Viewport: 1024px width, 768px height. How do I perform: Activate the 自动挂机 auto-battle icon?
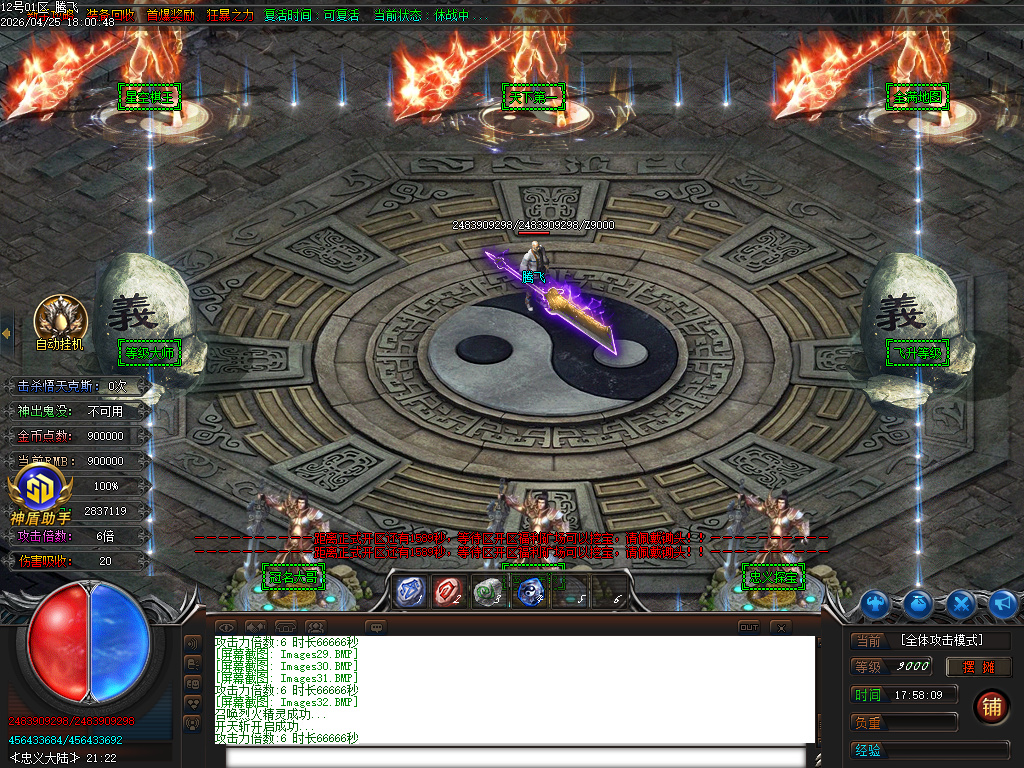(60, 319)
